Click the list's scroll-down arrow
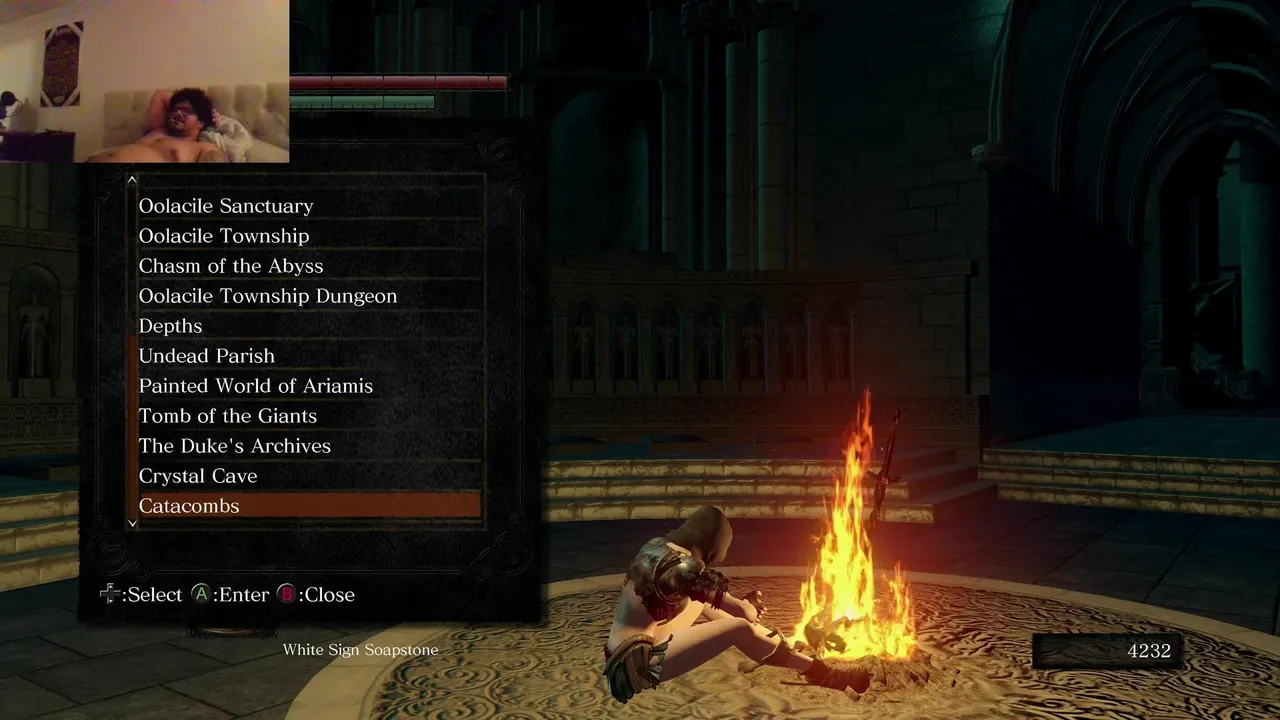 (132, 523)
